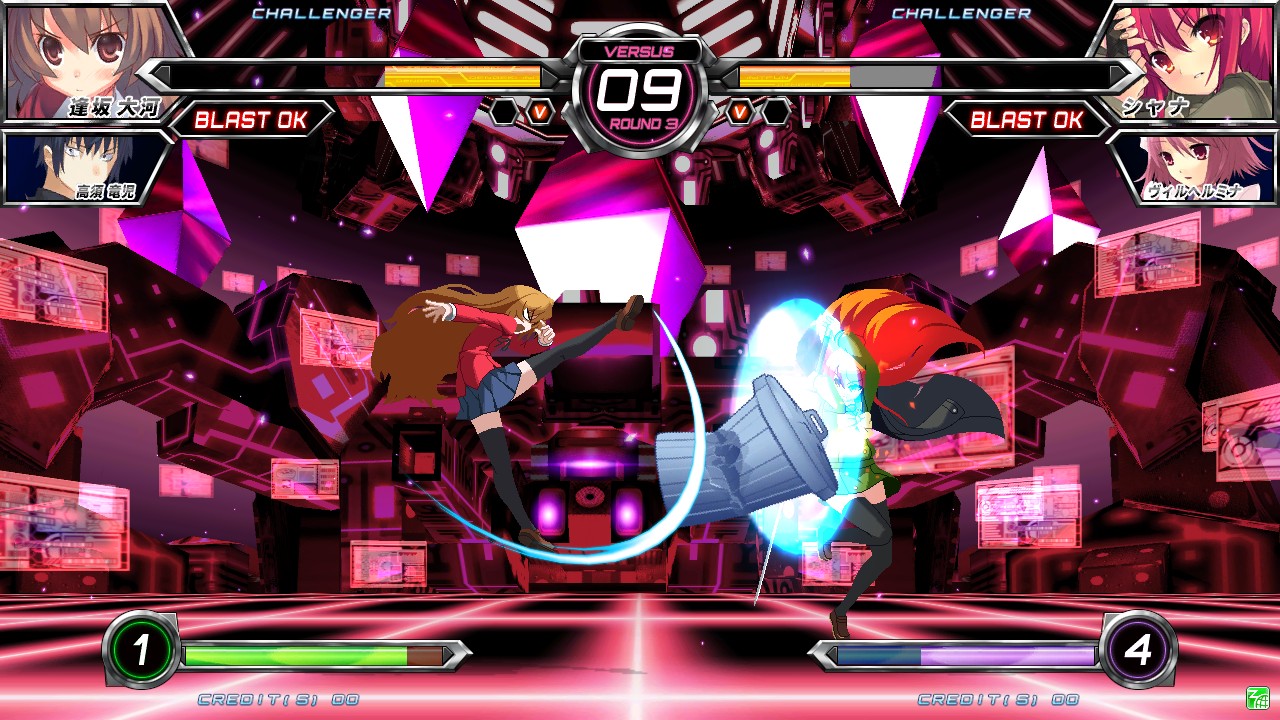Select the left CHALLENGER banner

(x=321, y=14)
